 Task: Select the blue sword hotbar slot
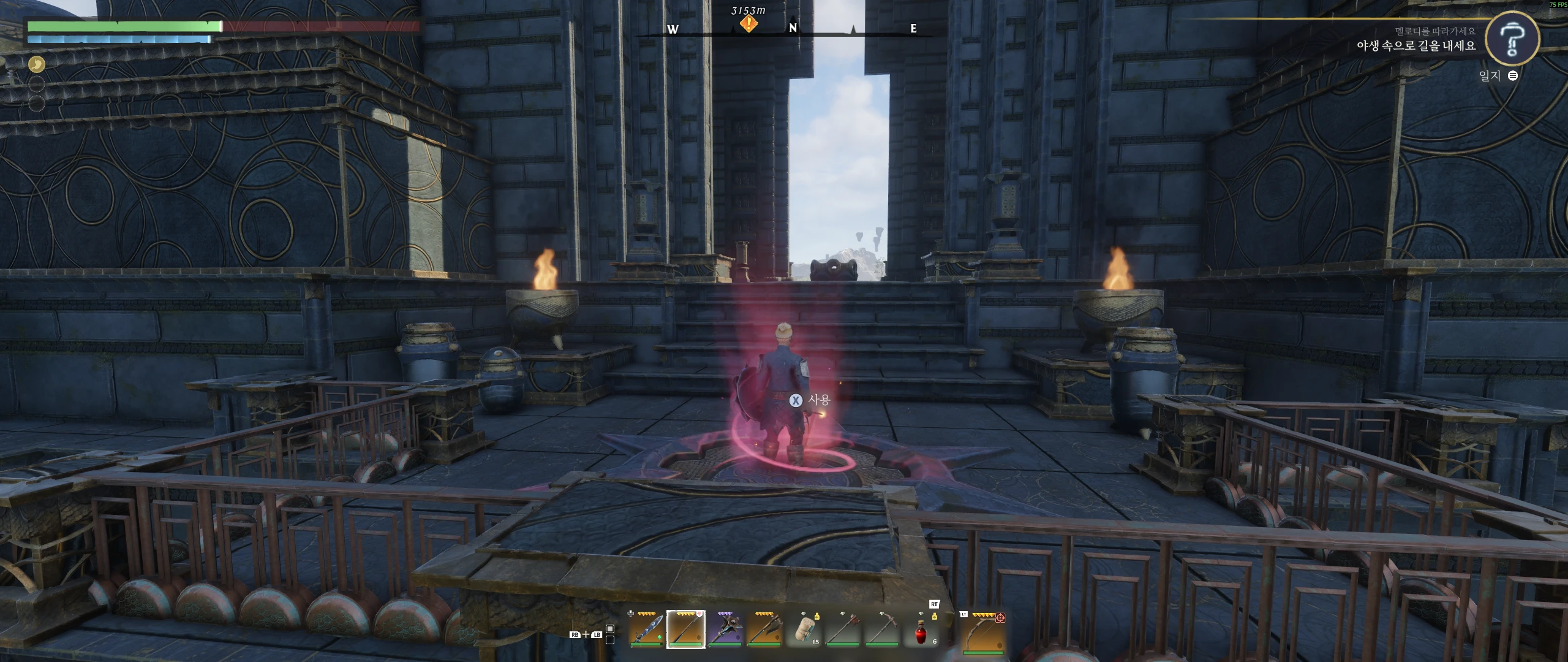point(646,630)
